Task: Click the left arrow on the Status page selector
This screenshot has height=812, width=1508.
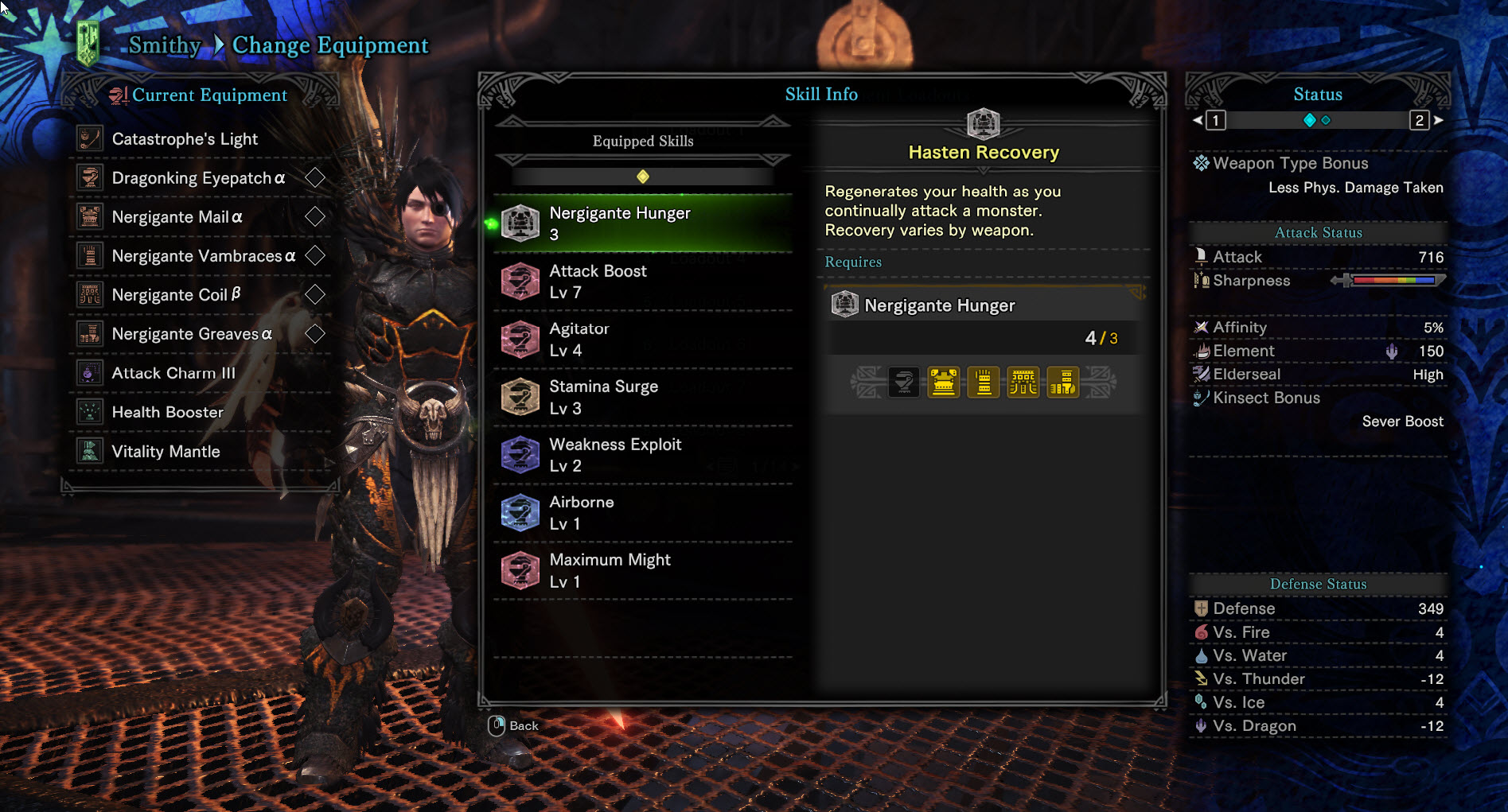Action: point(1196,120)
